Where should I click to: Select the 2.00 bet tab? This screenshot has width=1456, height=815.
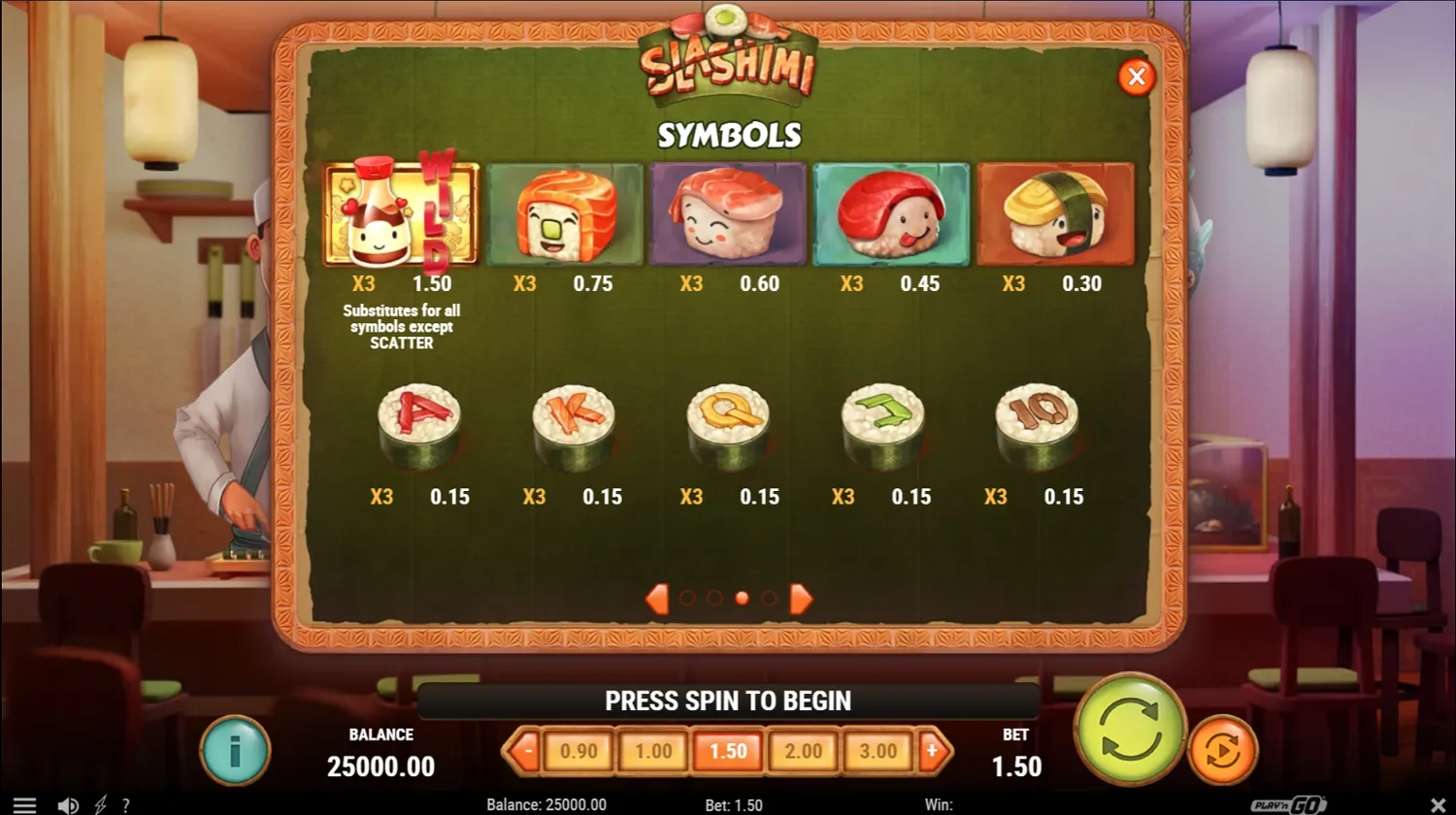[x=803, y=750]
